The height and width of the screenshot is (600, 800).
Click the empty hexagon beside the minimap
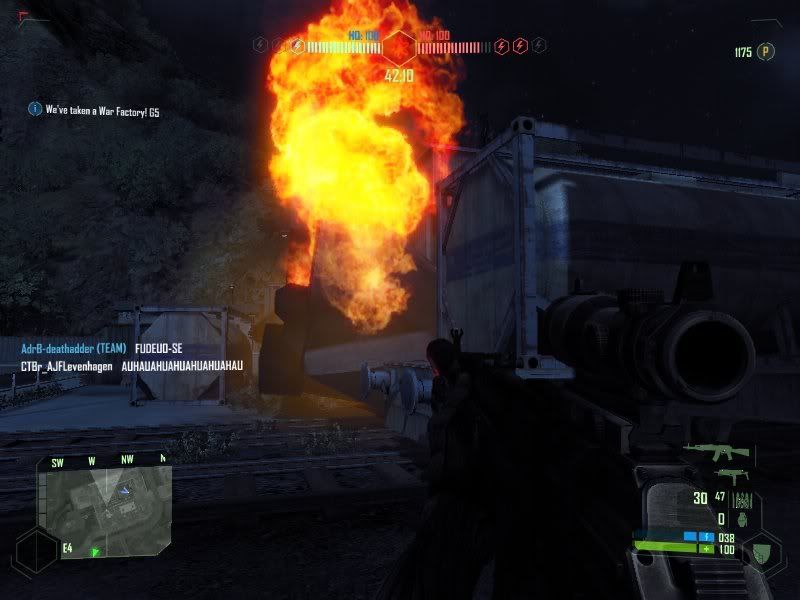point(35,551)
